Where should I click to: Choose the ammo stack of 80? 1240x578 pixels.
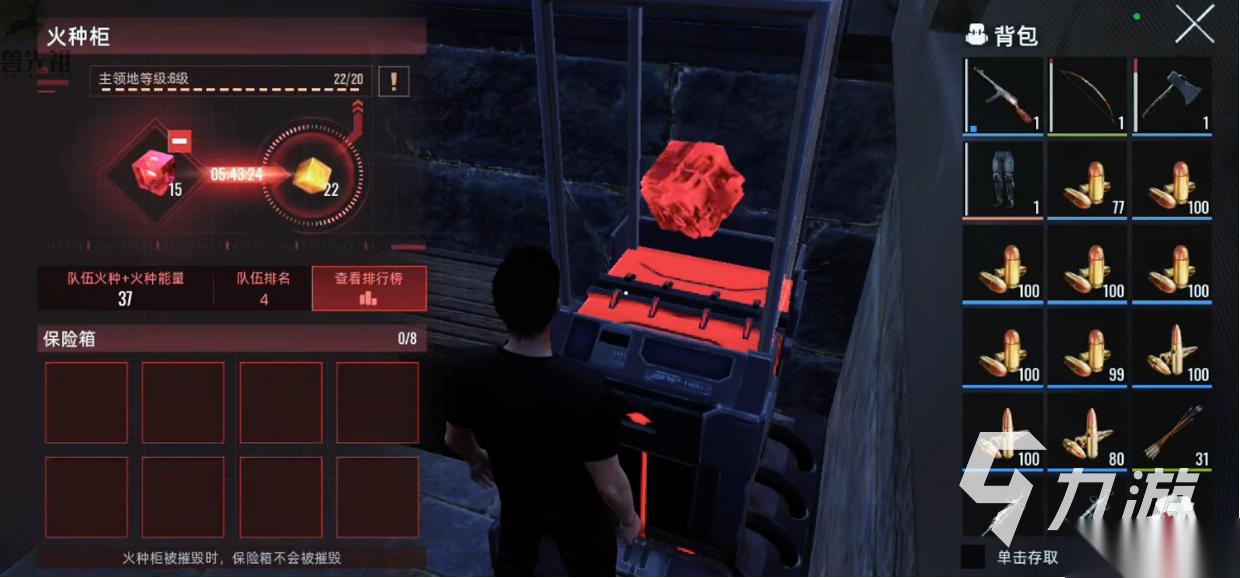tap(1087, 432)
